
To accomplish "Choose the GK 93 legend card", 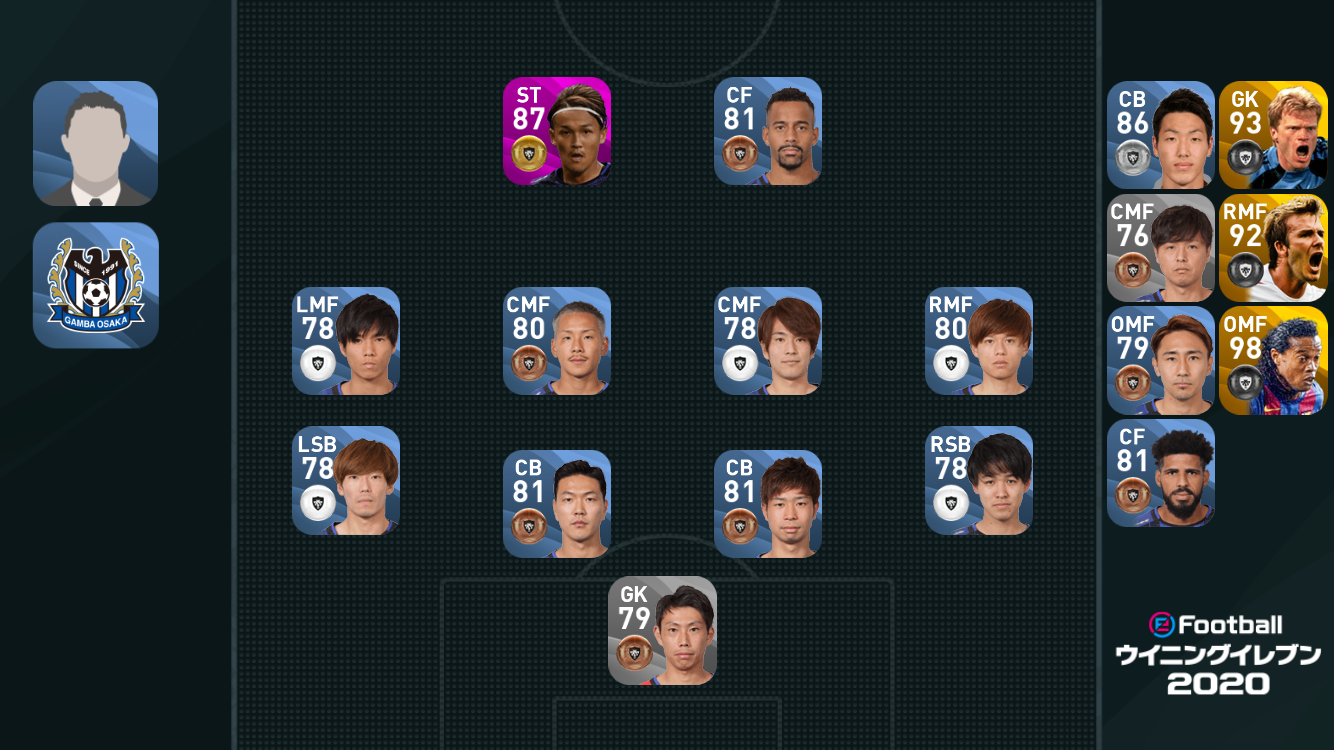I will 1273,135.
